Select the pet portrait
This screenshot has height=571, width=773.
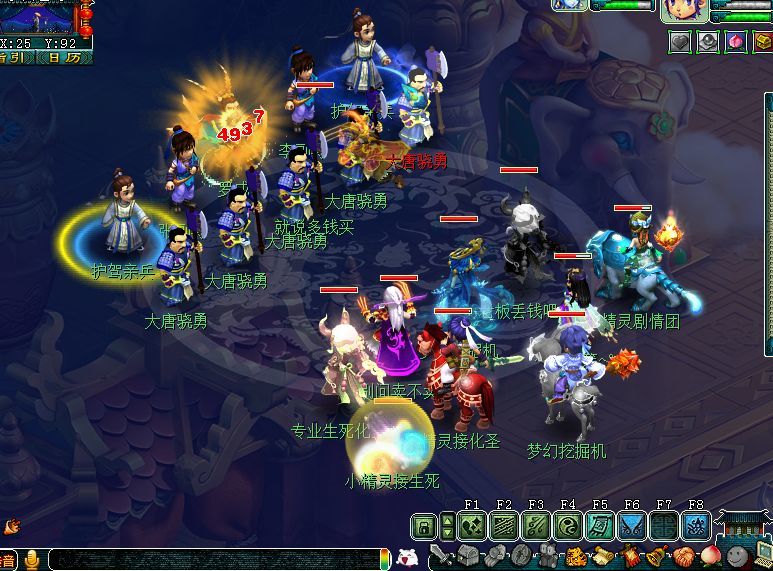tap(569, 5)
